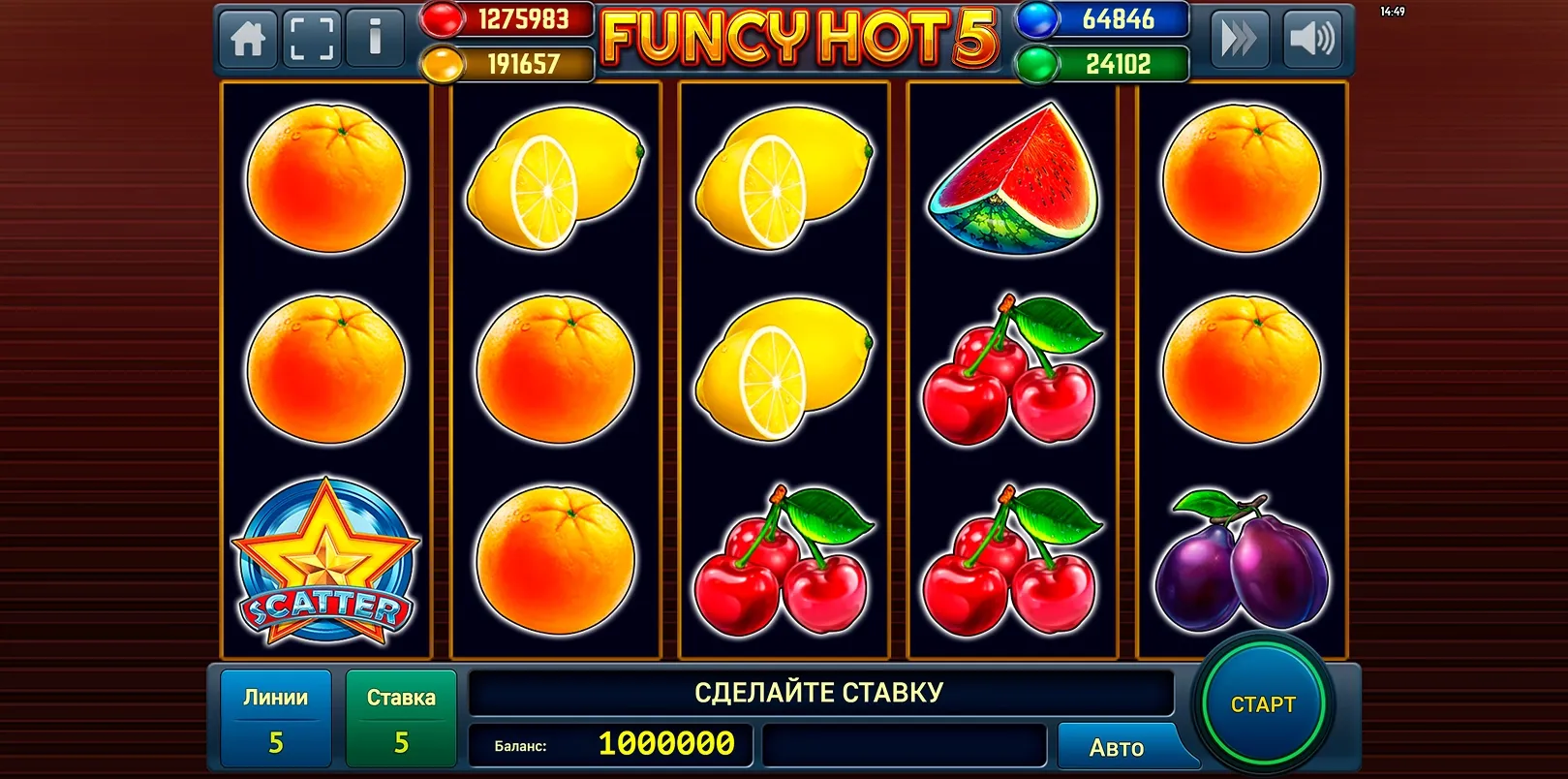Expand the balance panel showing Баланс
The width and height of the screenshot is (1568, 779).
(610, 747)
